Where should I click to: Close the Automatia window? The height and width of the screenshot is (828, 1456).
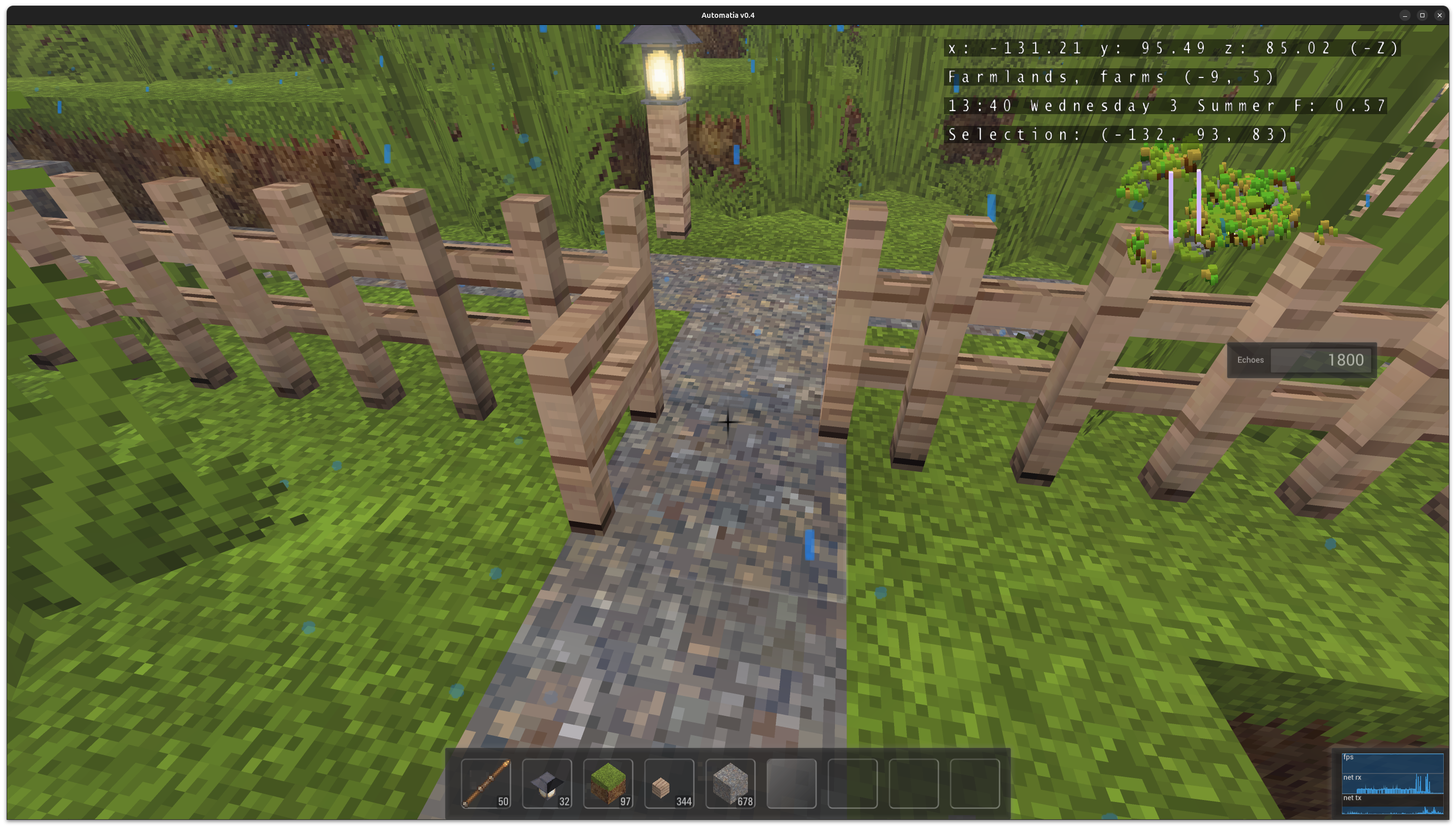pos(1440,15)
